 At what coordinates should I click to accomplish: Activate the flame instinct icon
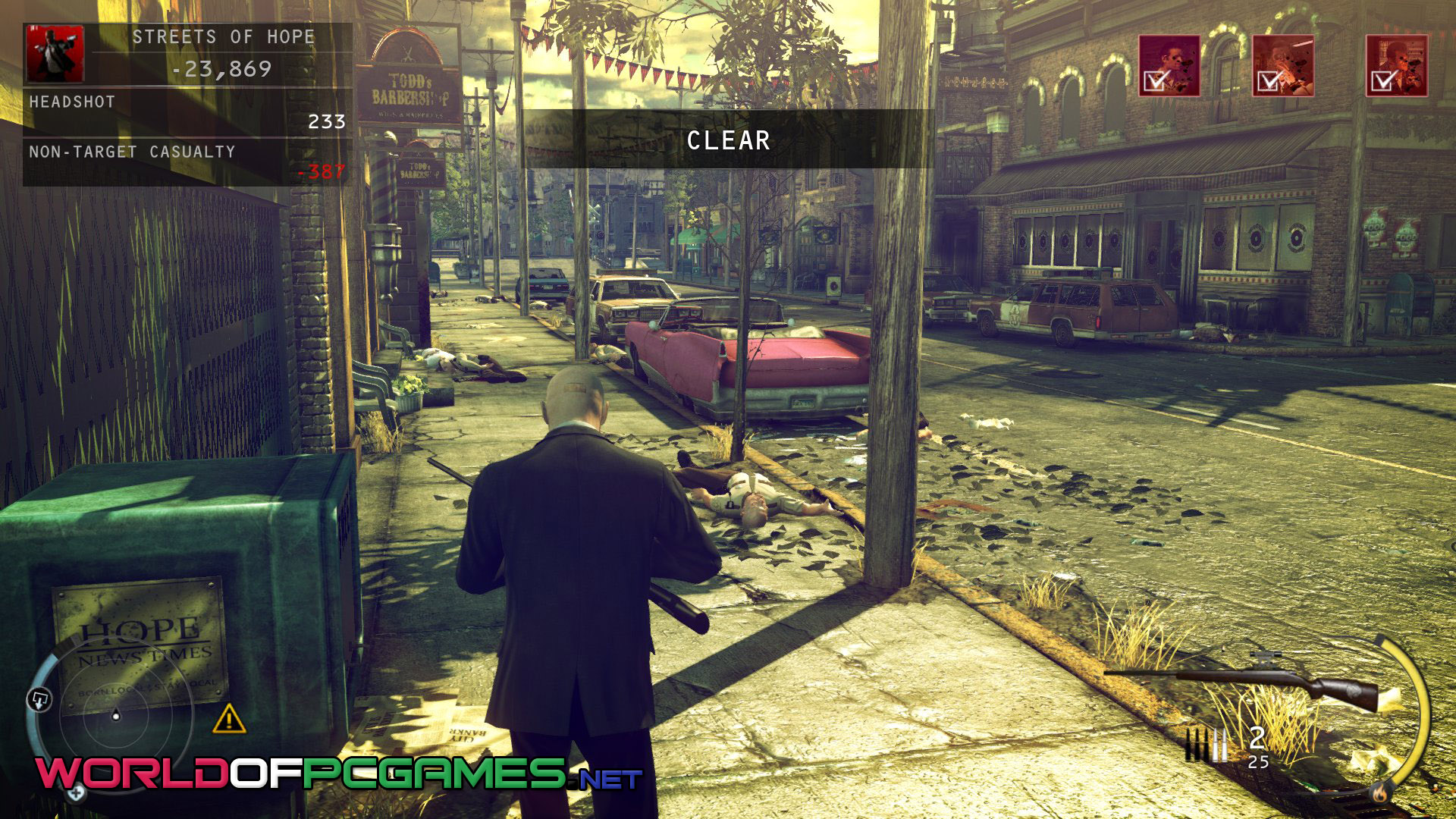click(x=1379, y=793)
